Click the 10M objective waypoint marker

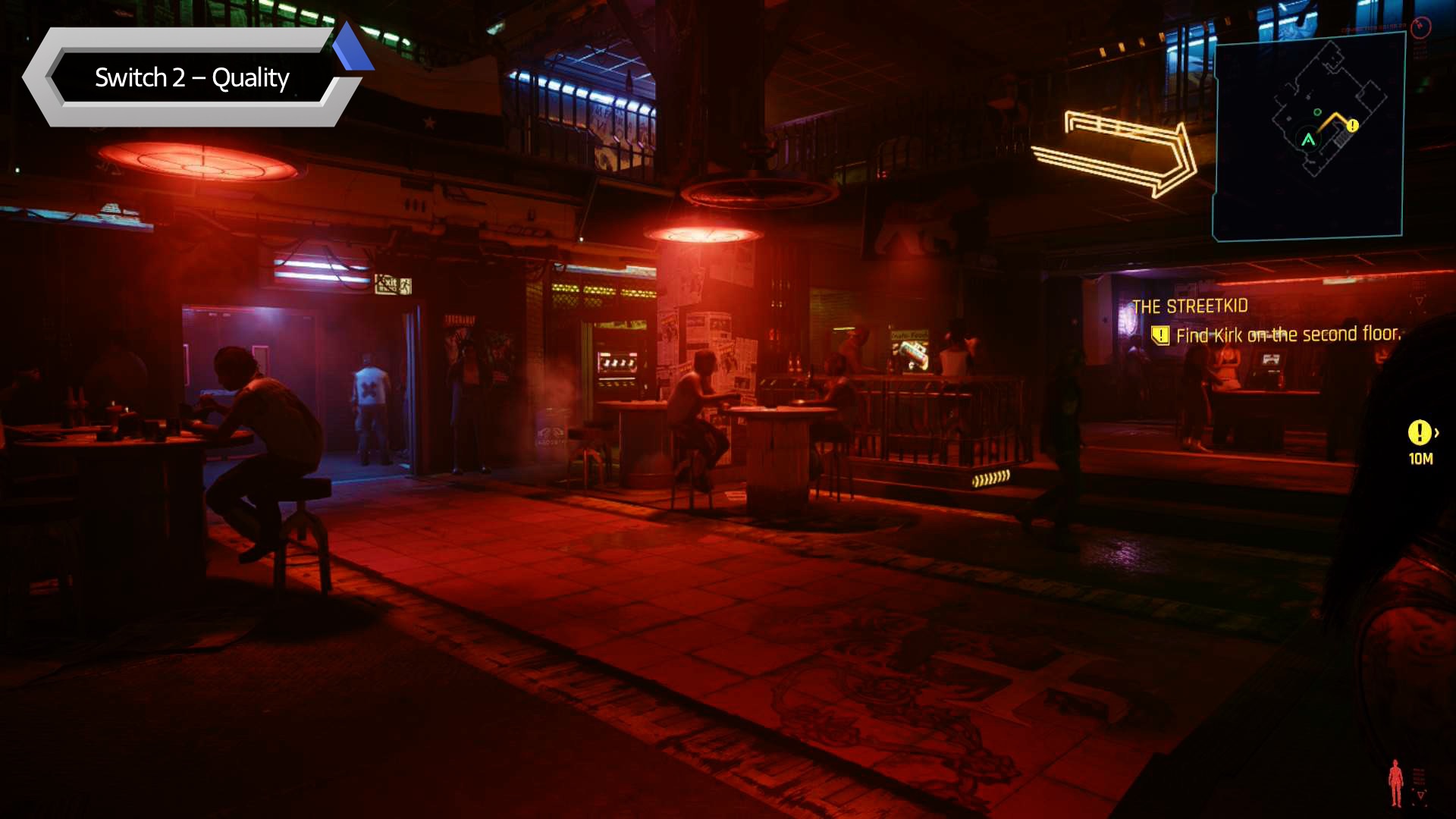(x=1420, y=433)
